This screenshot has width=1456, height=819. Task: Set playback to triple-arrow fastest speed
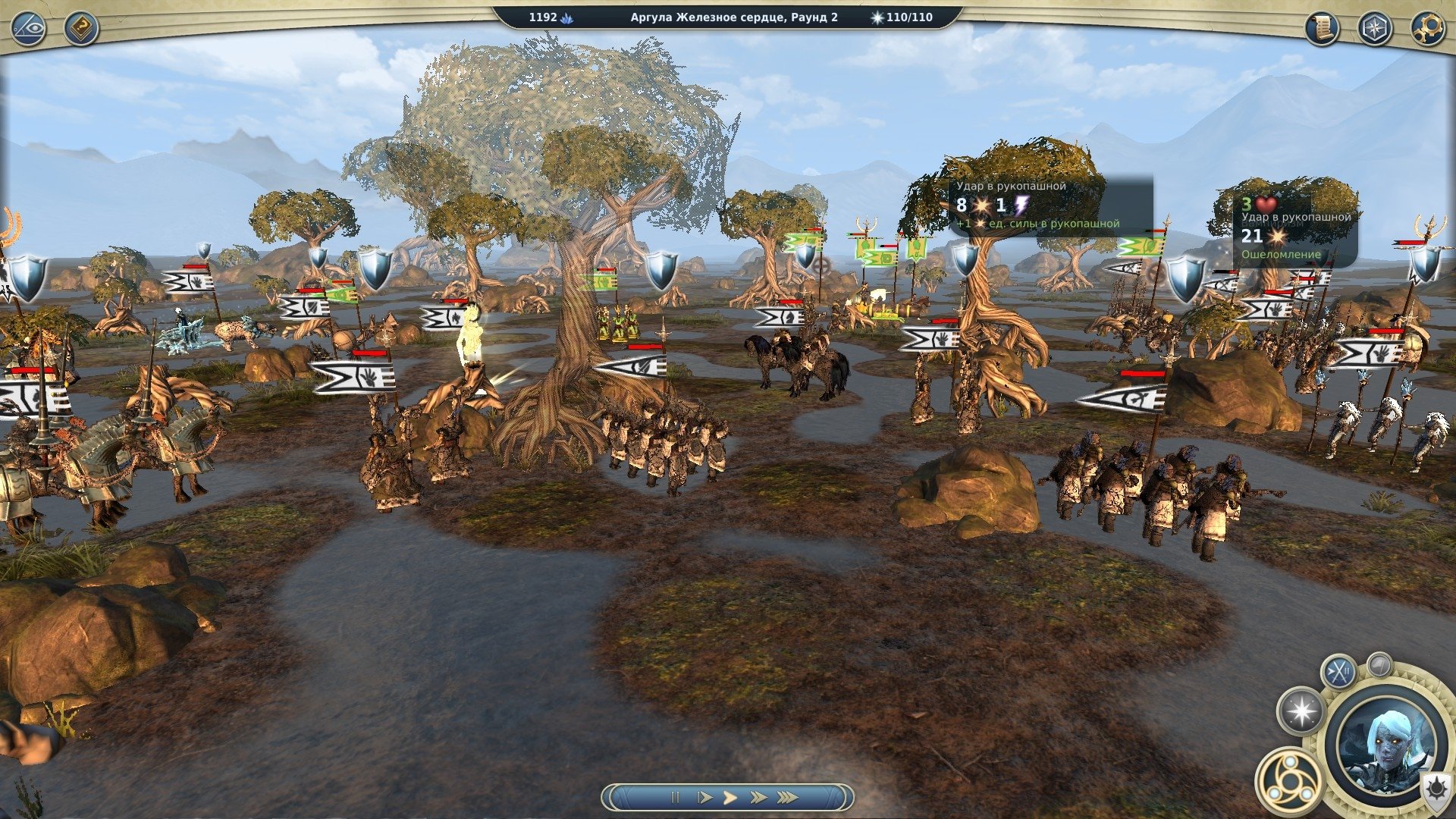(788, 797)
